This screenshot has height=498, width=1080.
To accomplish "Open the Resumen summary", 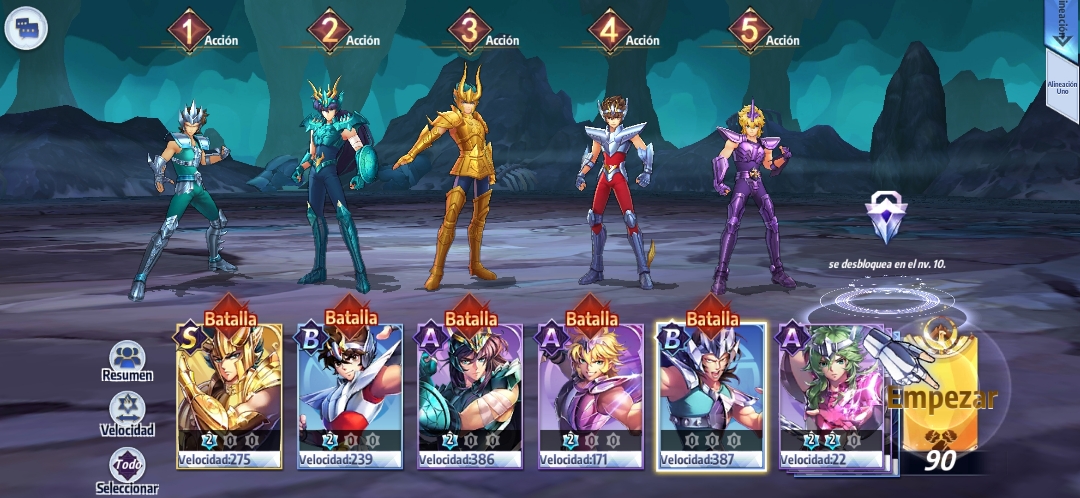I will tap(127, 362).
